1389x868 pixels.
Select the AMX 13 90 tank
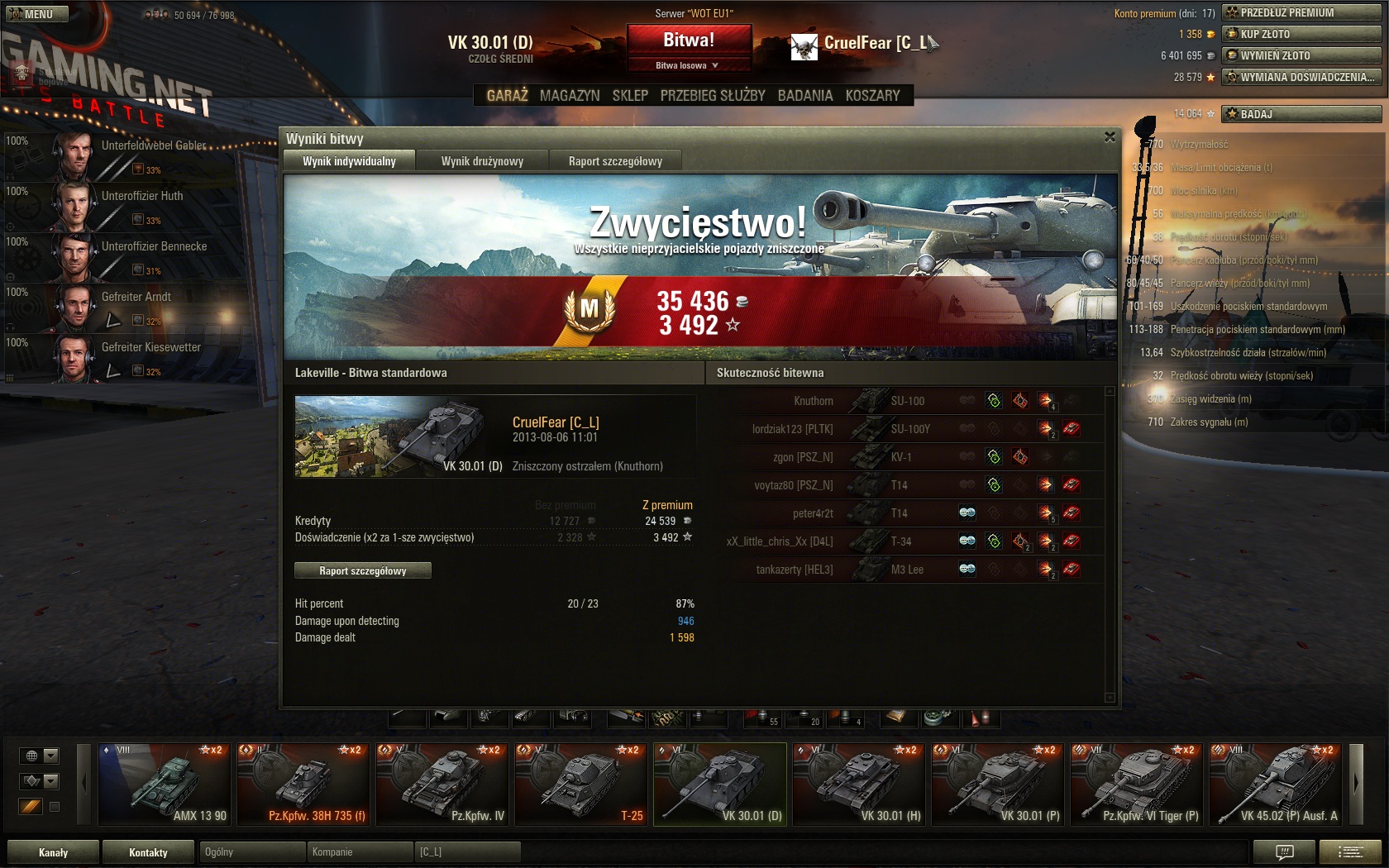coord(165,784)
